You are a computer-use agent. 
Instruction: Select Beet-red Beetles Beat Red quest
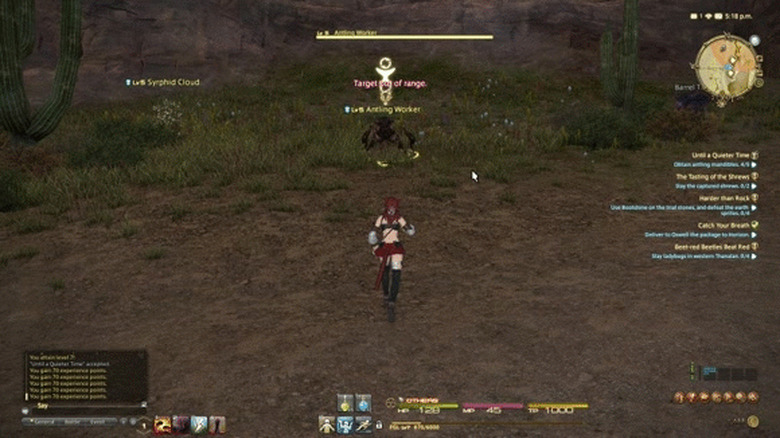709,246
